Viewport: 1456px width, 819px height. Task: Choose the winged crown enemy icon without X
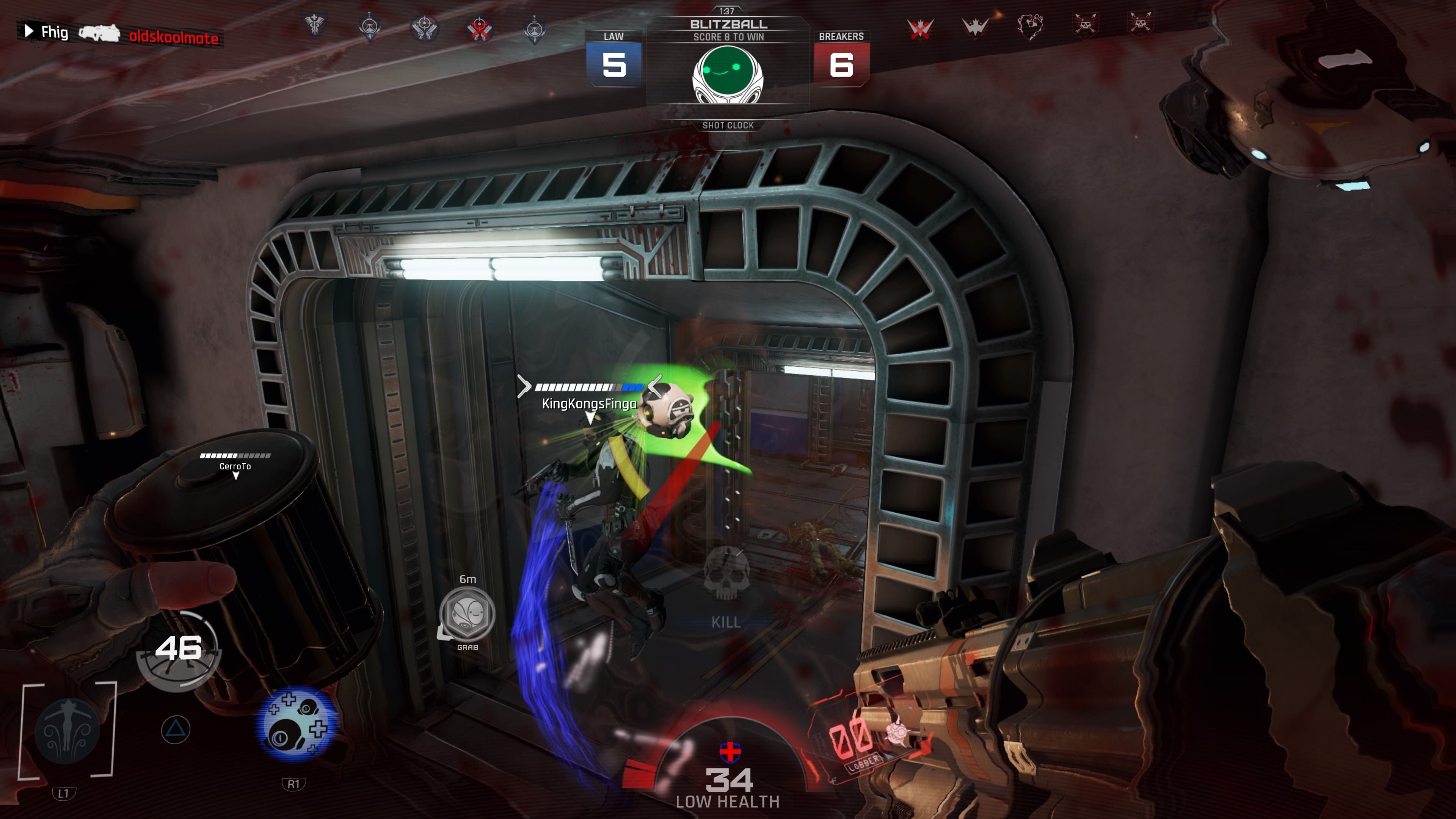pyautogui.click(x=975, y=26)
